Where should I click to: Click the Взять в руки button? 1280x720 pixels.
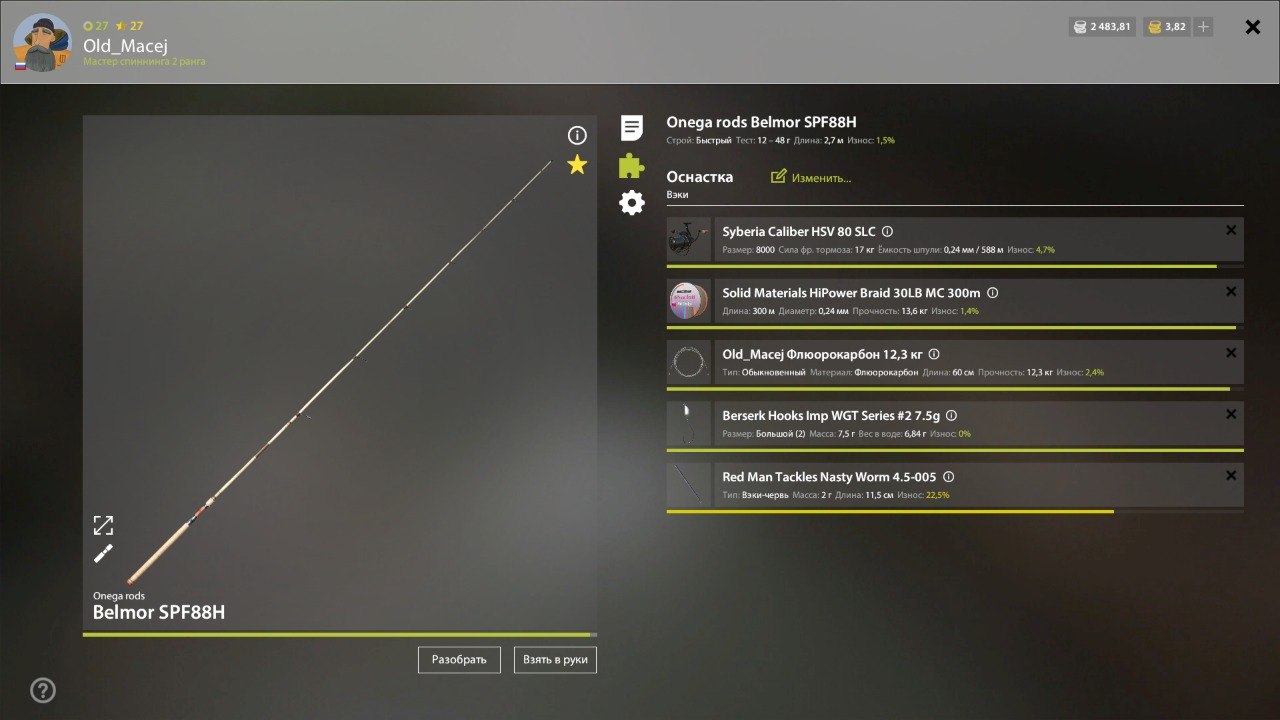[555, 659]
